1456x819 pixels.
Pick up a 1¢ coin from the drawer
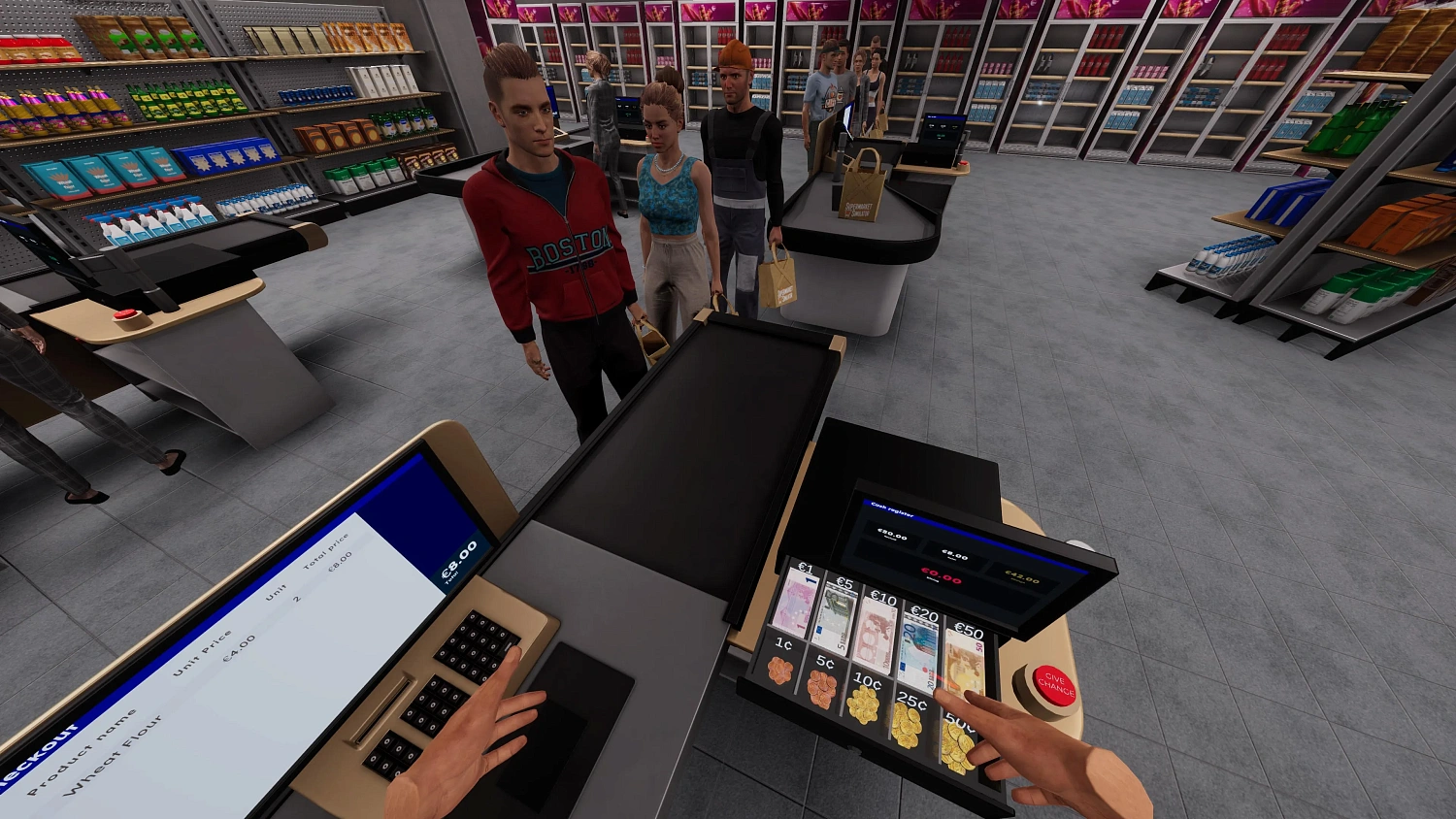coord(781,668)
